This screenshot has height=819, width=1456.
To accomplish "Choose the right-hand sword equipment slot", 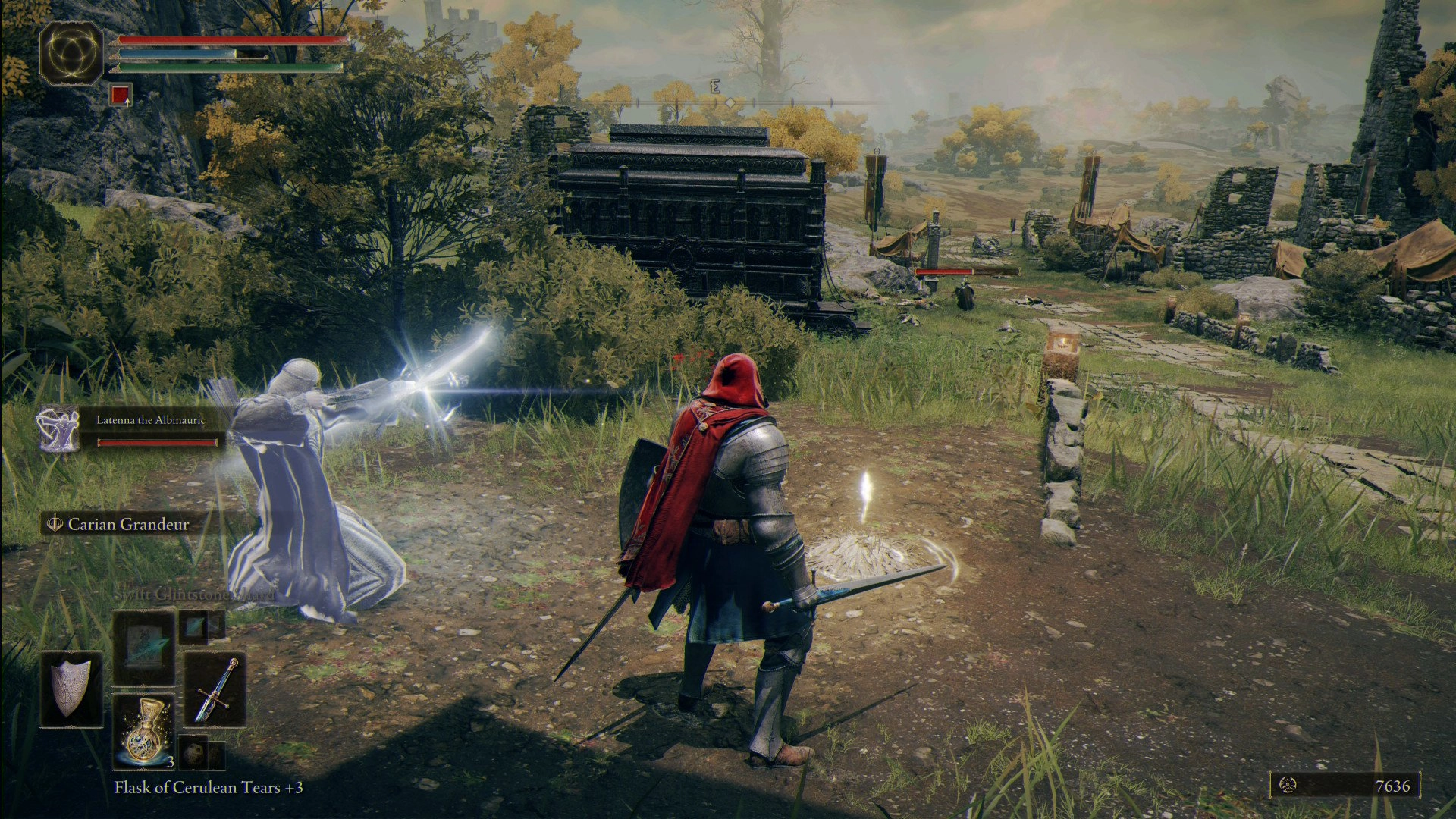I will tap(215, 689).
